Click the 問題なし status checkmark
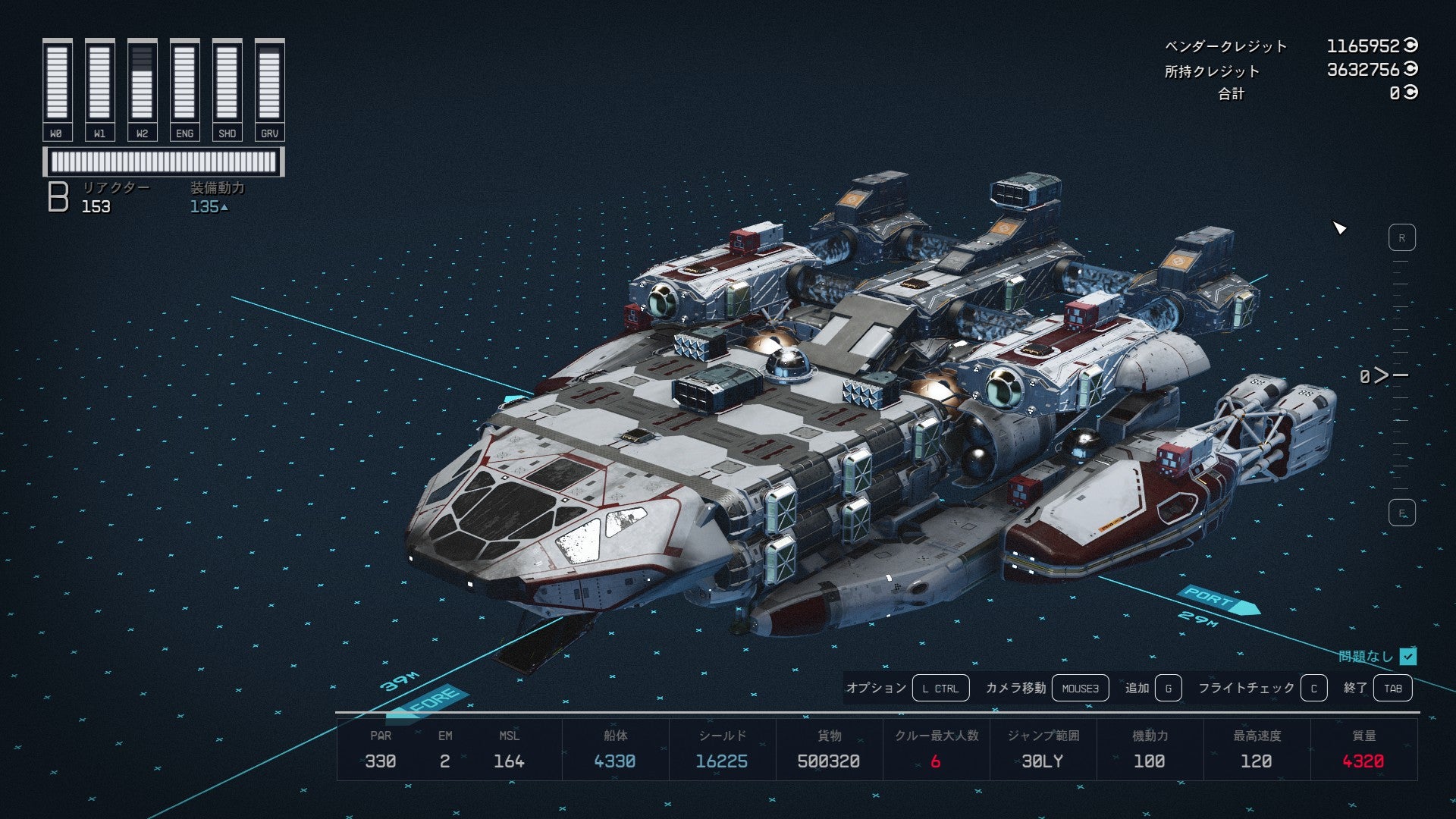The width and height of the screenshot is (1456, 819). click(1408, 656)
